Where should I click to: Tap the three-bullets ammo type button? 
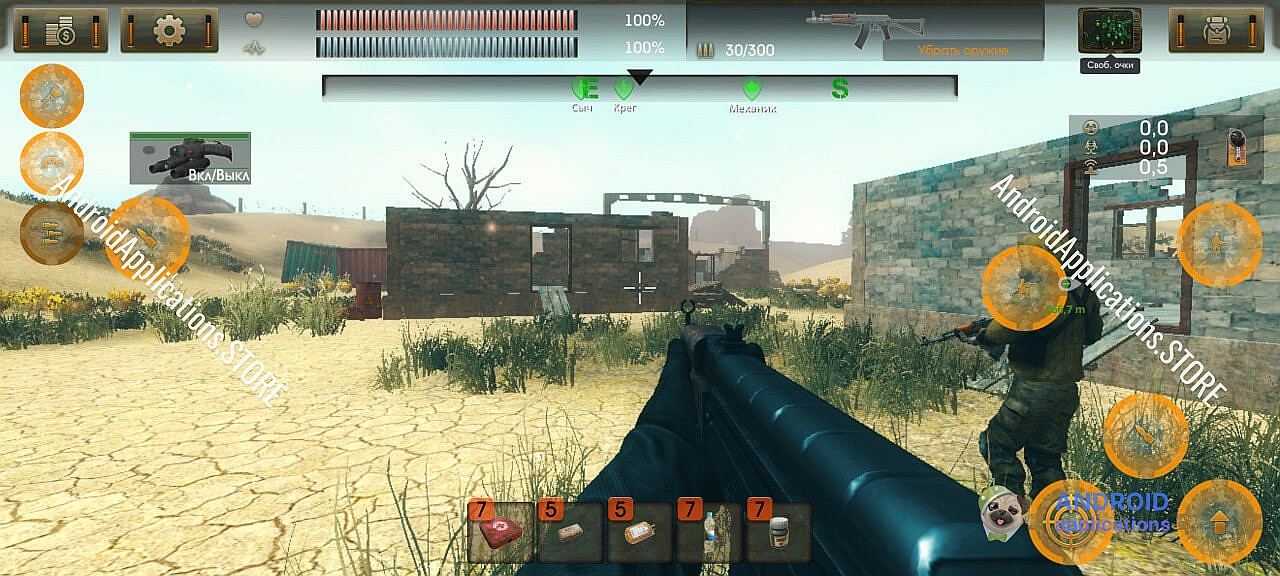51,233
